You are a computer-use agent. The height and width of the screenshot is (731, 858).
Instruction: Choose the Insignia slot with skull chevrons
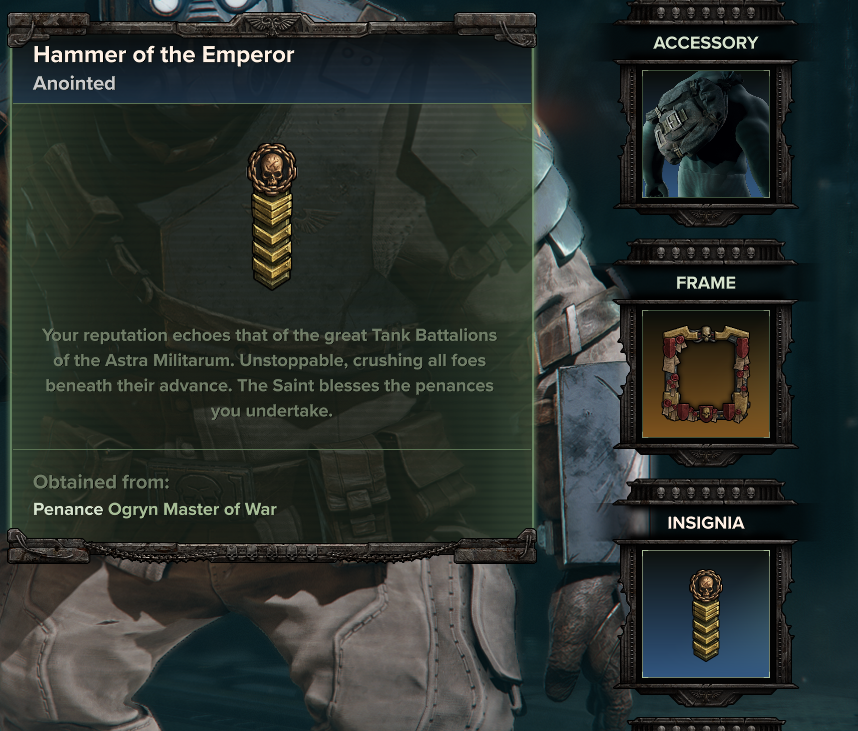705,613
